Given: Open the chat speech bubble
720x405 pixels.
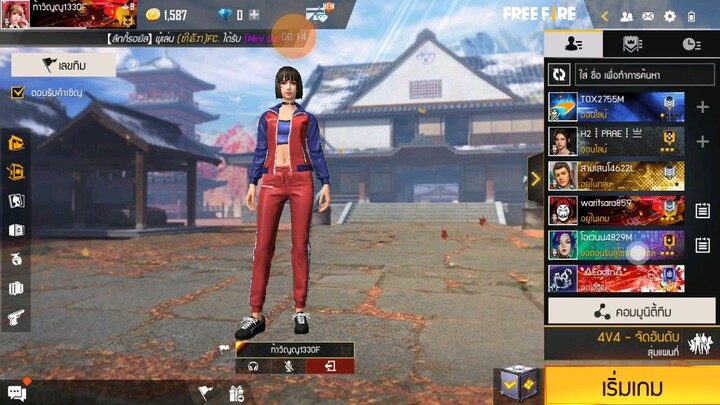Looking at the screenshot, I should point(16,393).
